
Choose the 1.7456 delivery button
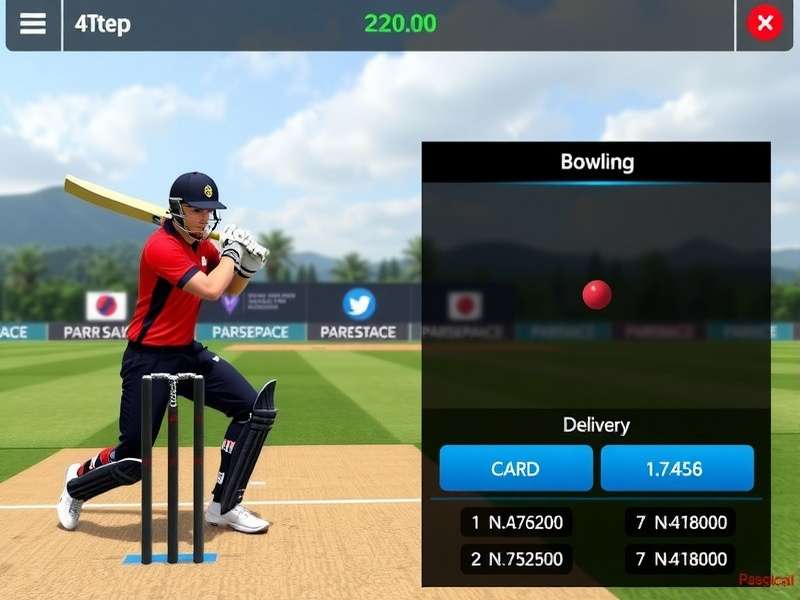click(x=677, y=468)
